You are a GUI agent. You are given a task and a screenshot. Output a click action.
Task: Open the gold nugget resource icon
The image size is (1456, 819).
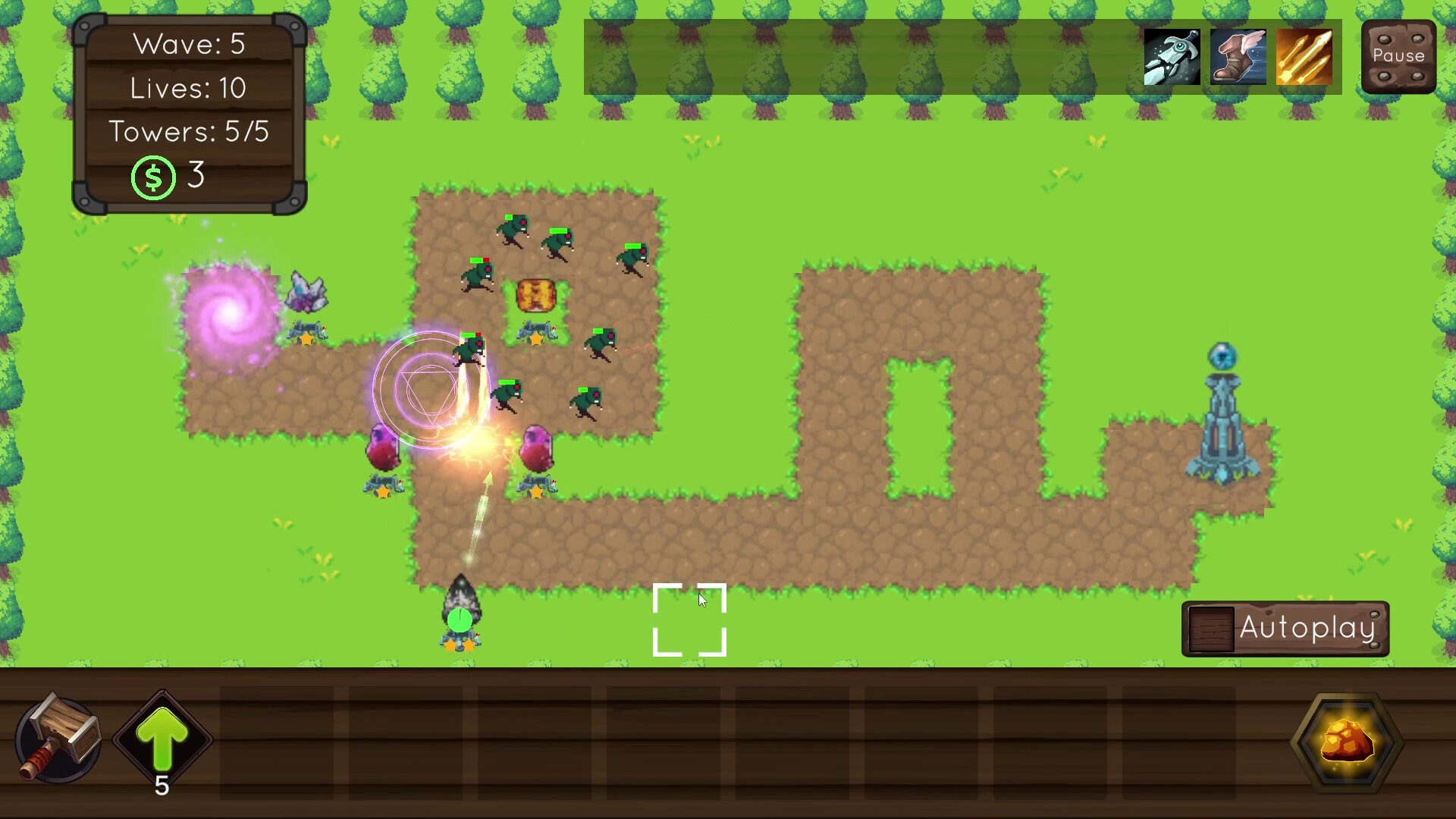pos(1348,744)
